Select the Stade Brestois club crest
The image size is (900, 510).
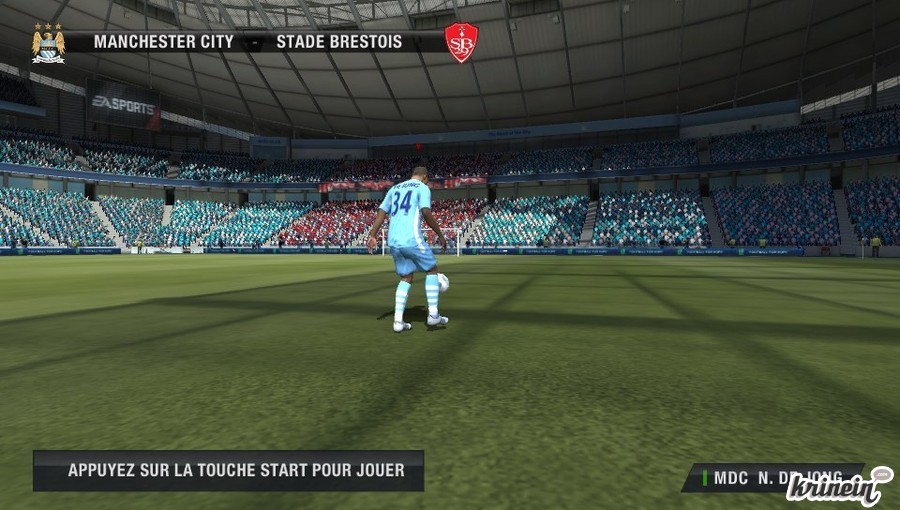461,43
